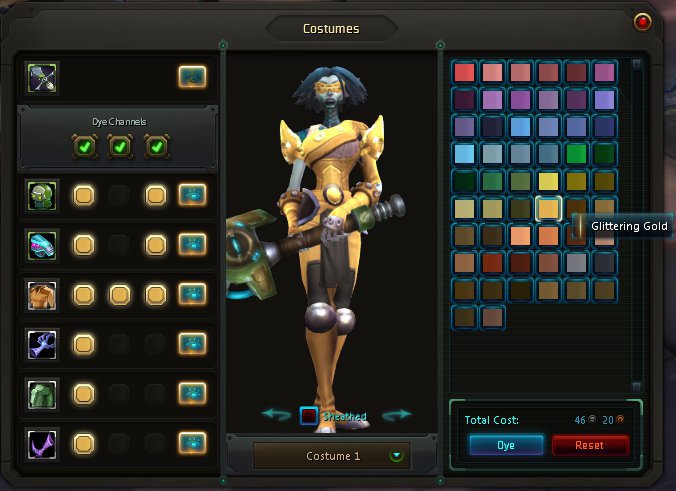676x491 pixels.
Task: Select the green helmet costume slot
Action: (43, 195)
